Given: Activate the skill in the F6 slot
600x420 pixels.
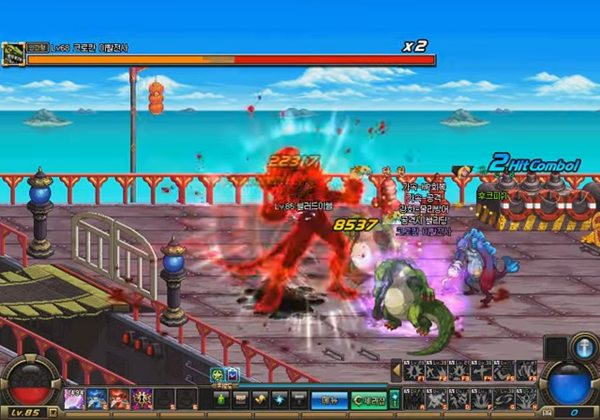Looking at the screenshot, I should click(527, 371).
